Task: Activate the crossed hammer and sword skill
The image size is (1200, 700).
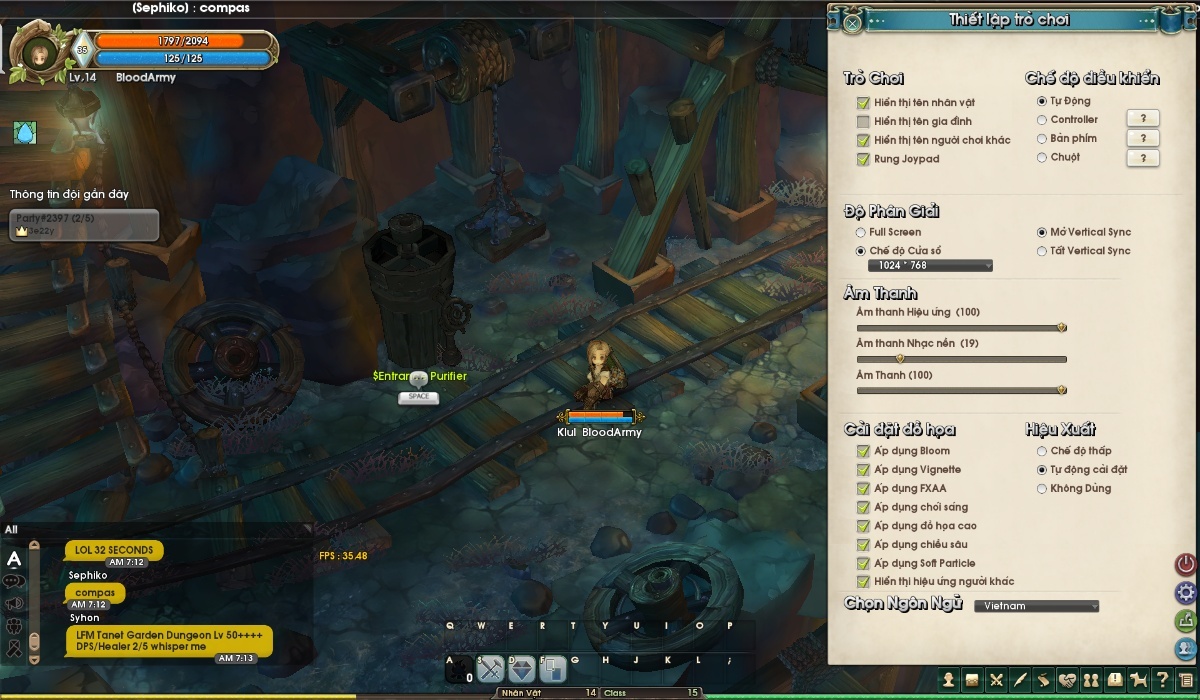Action: click(491, 668)
